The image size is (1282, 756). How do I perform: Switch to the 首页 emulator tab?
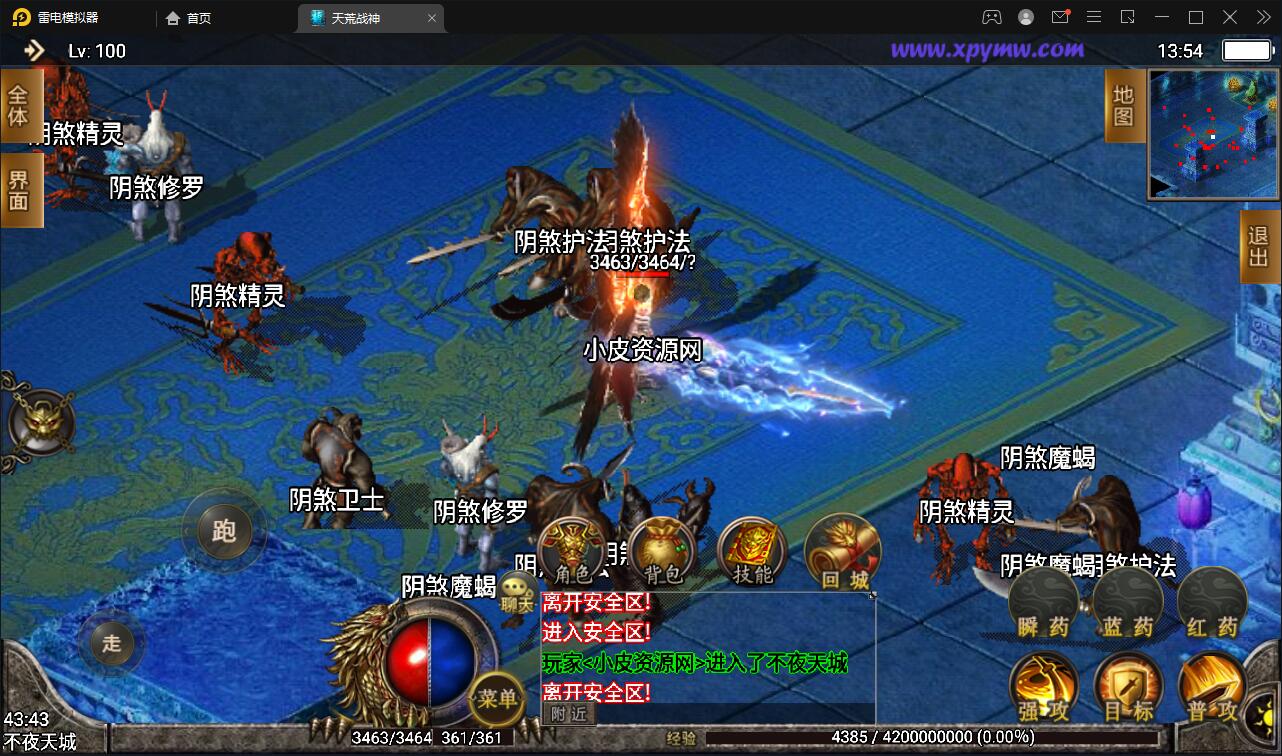186,17
